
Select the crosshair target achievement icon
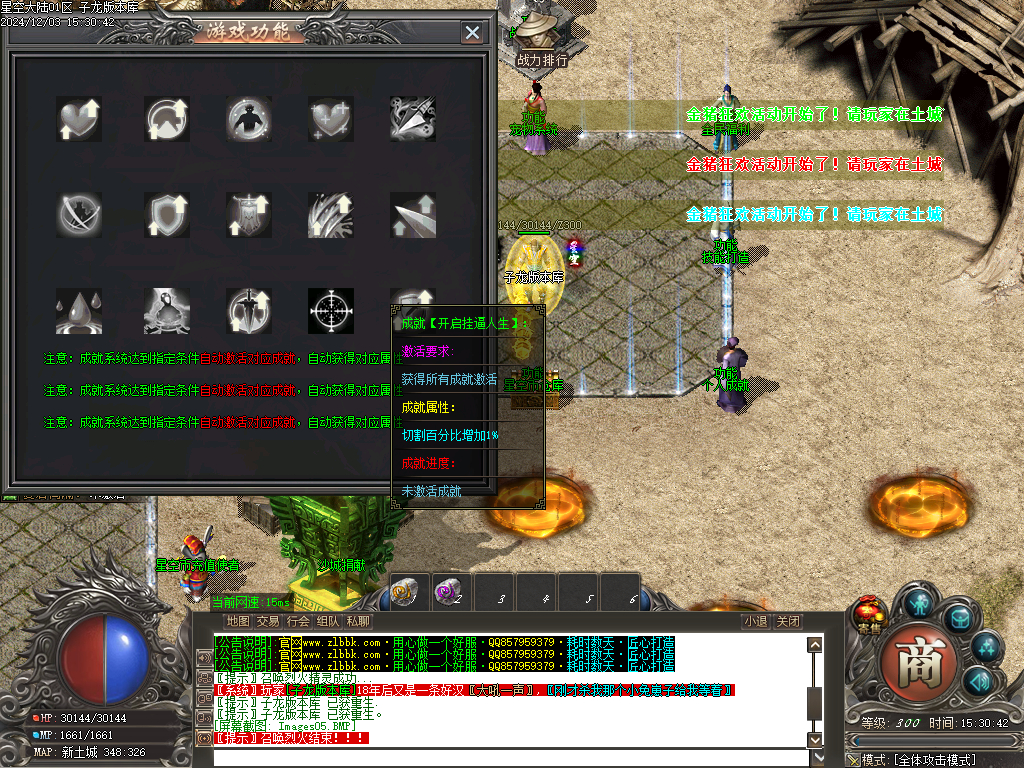(x=330, y=310)
